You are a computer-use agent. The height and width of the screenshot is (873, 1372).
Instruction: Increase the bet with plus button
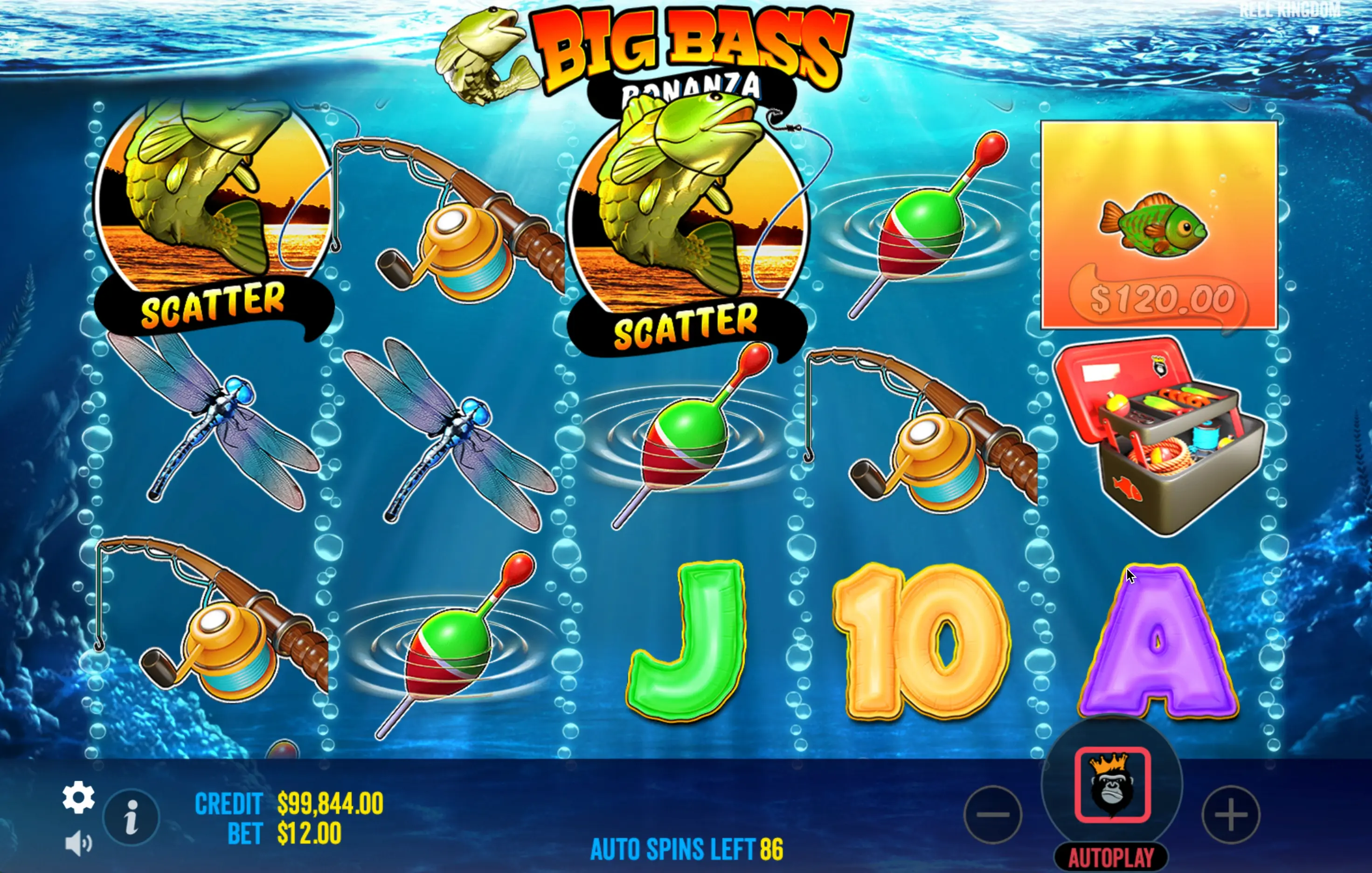1231,814
